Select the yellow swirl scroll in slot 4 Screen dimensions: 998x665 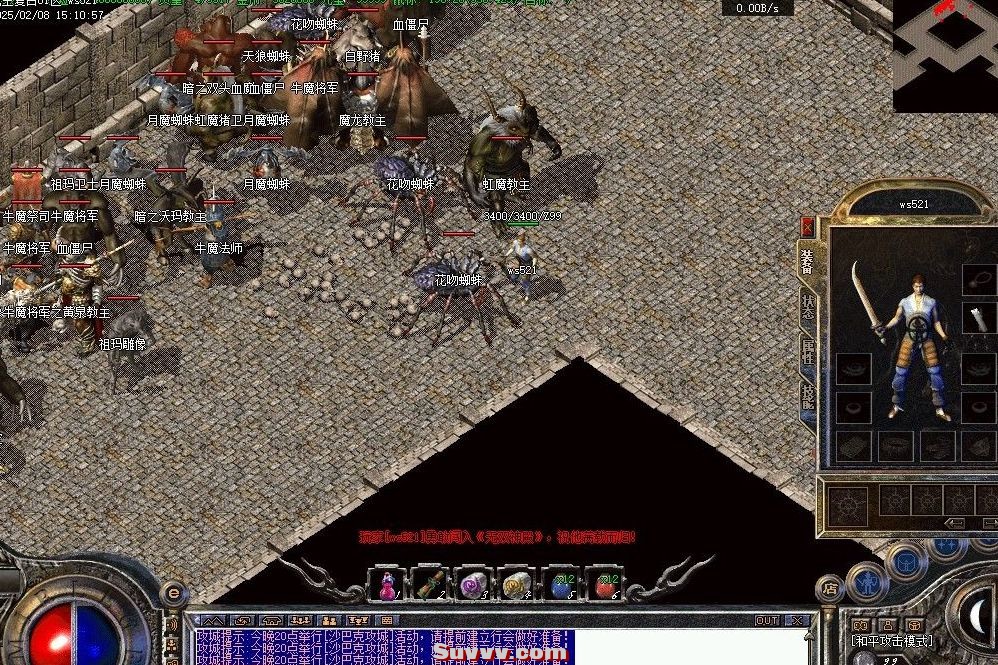[x=515, y=584]
